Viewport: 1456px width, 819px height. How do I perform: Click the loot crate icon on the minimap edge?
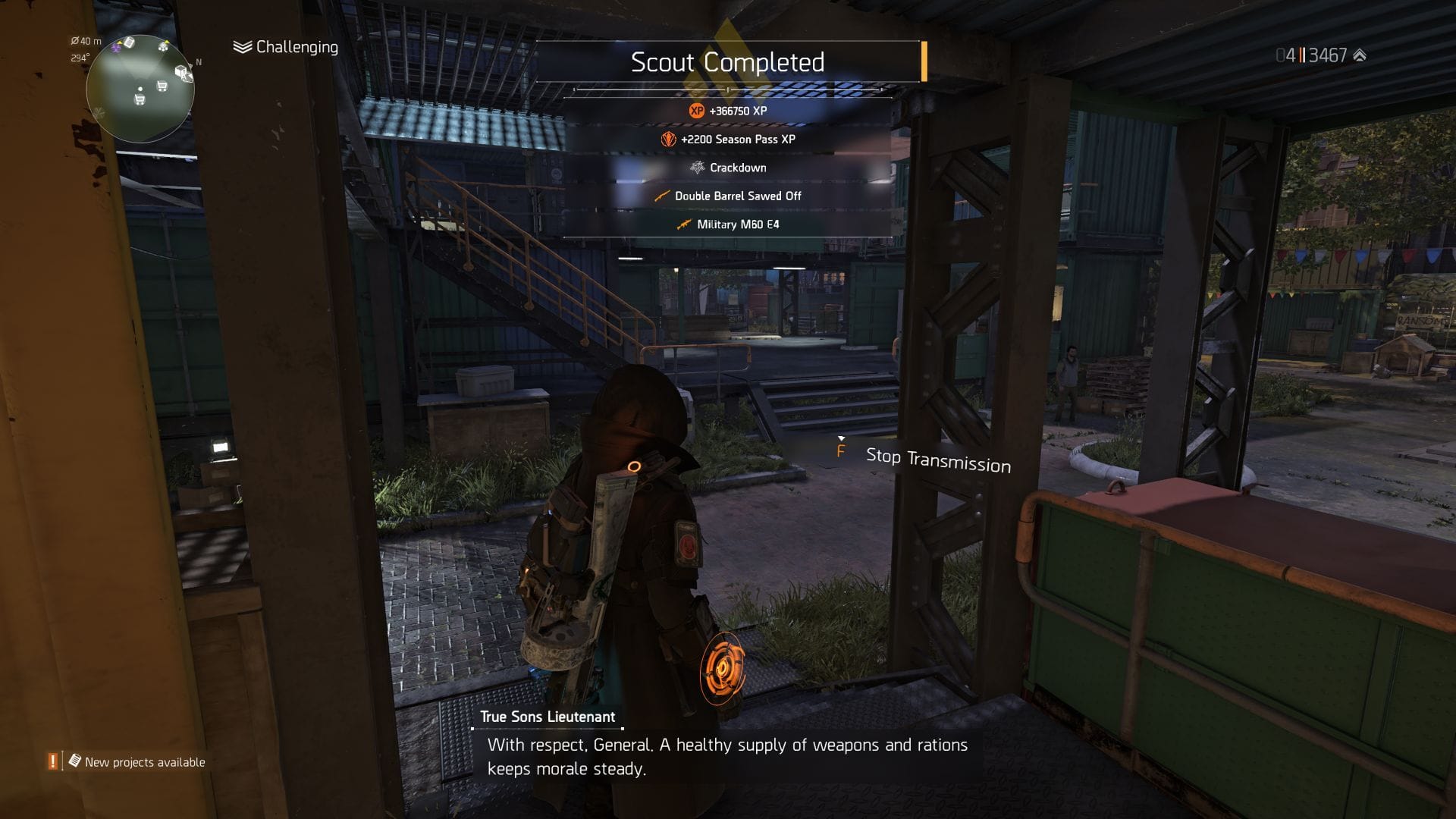pos(181,72)
